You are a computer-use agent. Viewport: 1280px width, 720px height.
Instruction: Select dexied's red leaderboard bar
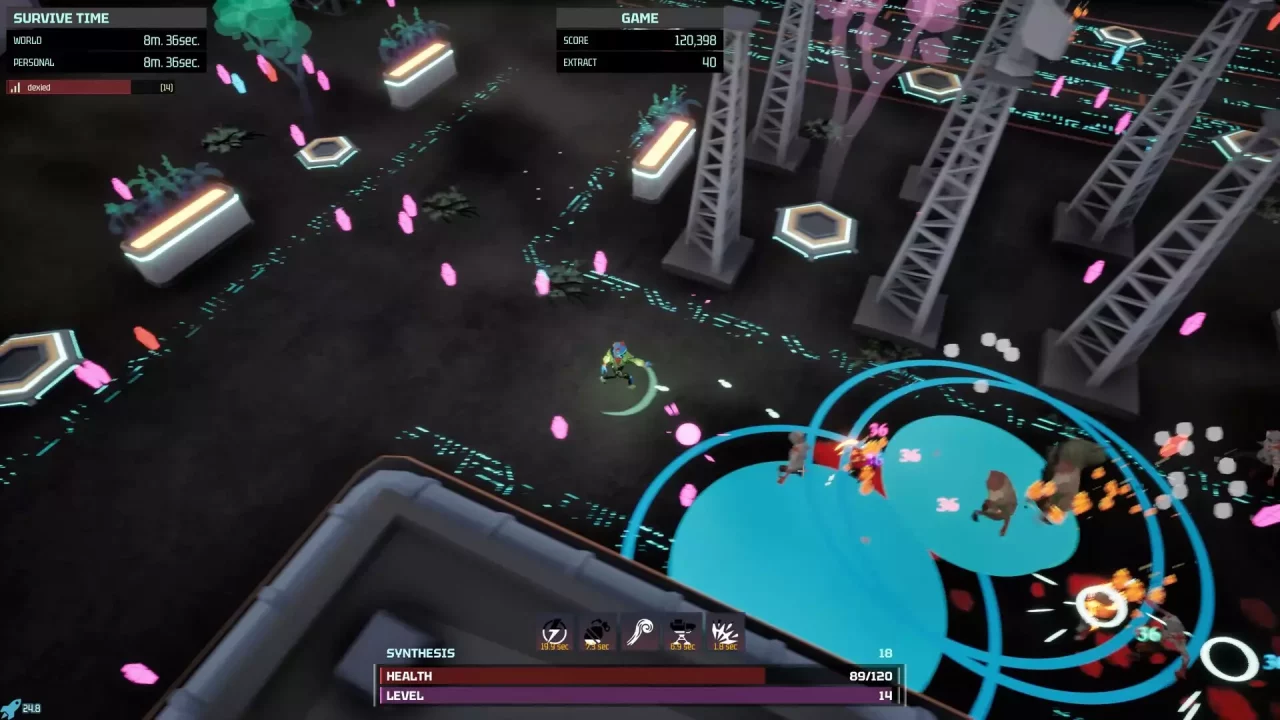pyautogui.click(x=70, y=87)
